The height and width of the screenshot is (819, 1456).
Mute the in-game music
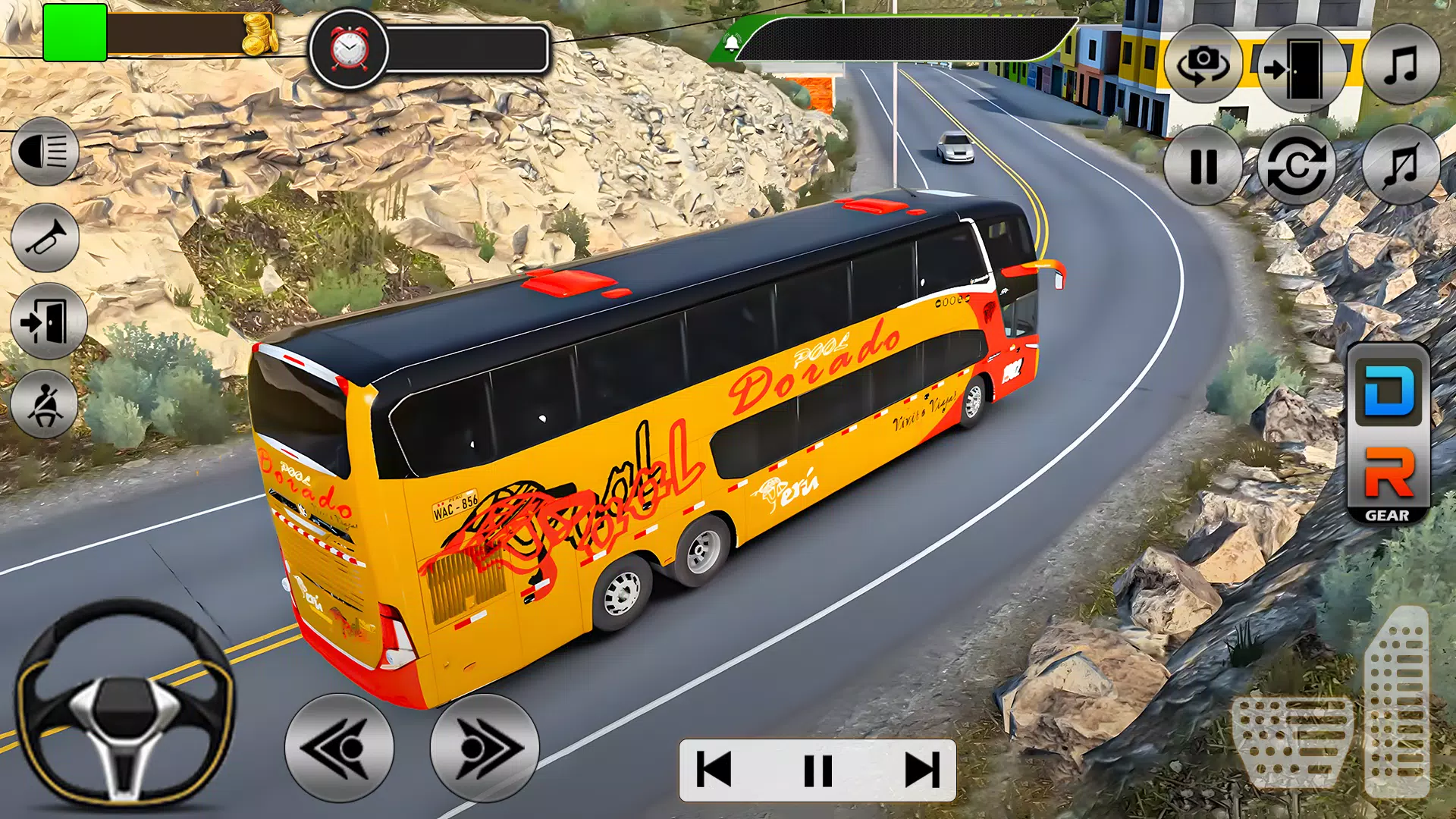[x=1401, y=165]
